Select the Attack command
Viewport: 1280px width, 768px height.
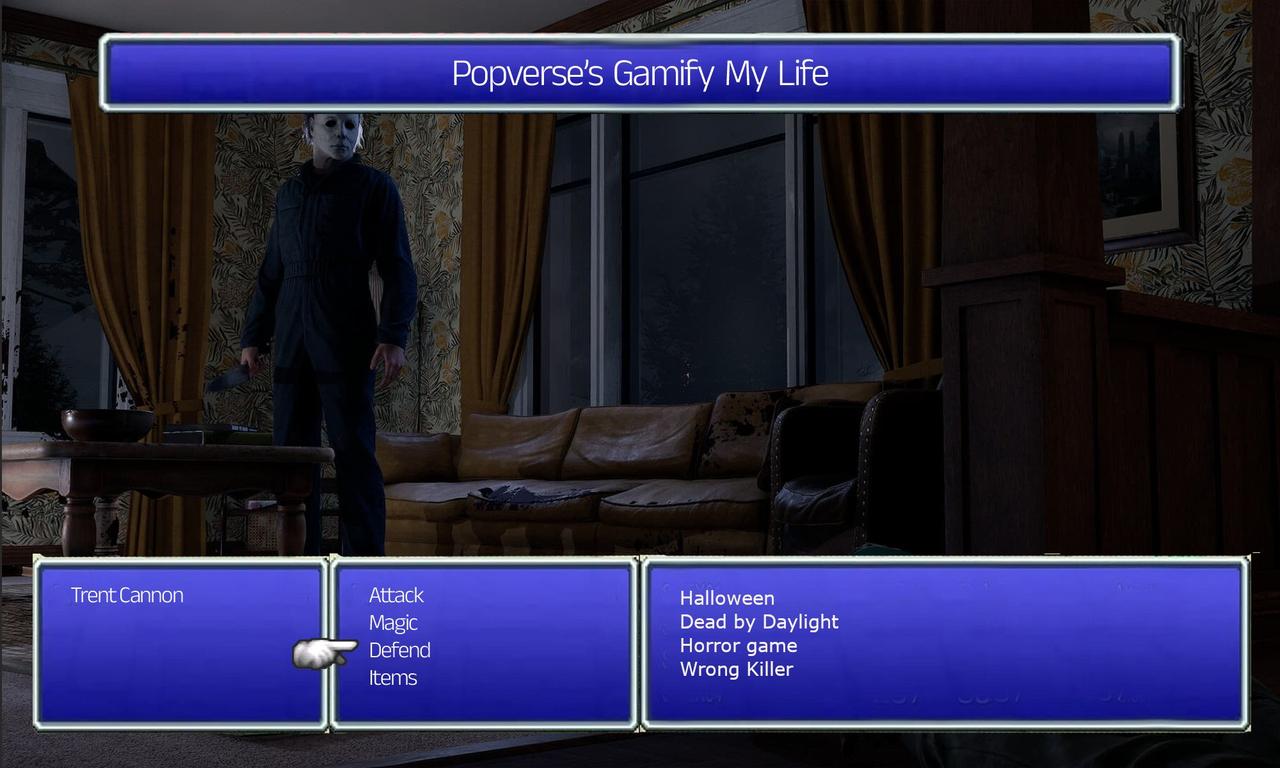point(396,594)
